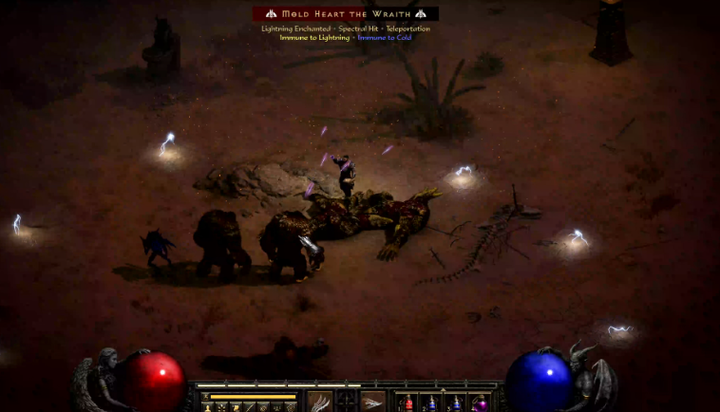Toggle the mini-panel button between skill icons
This screenshot has width=720, height=412.
point(346,399)
